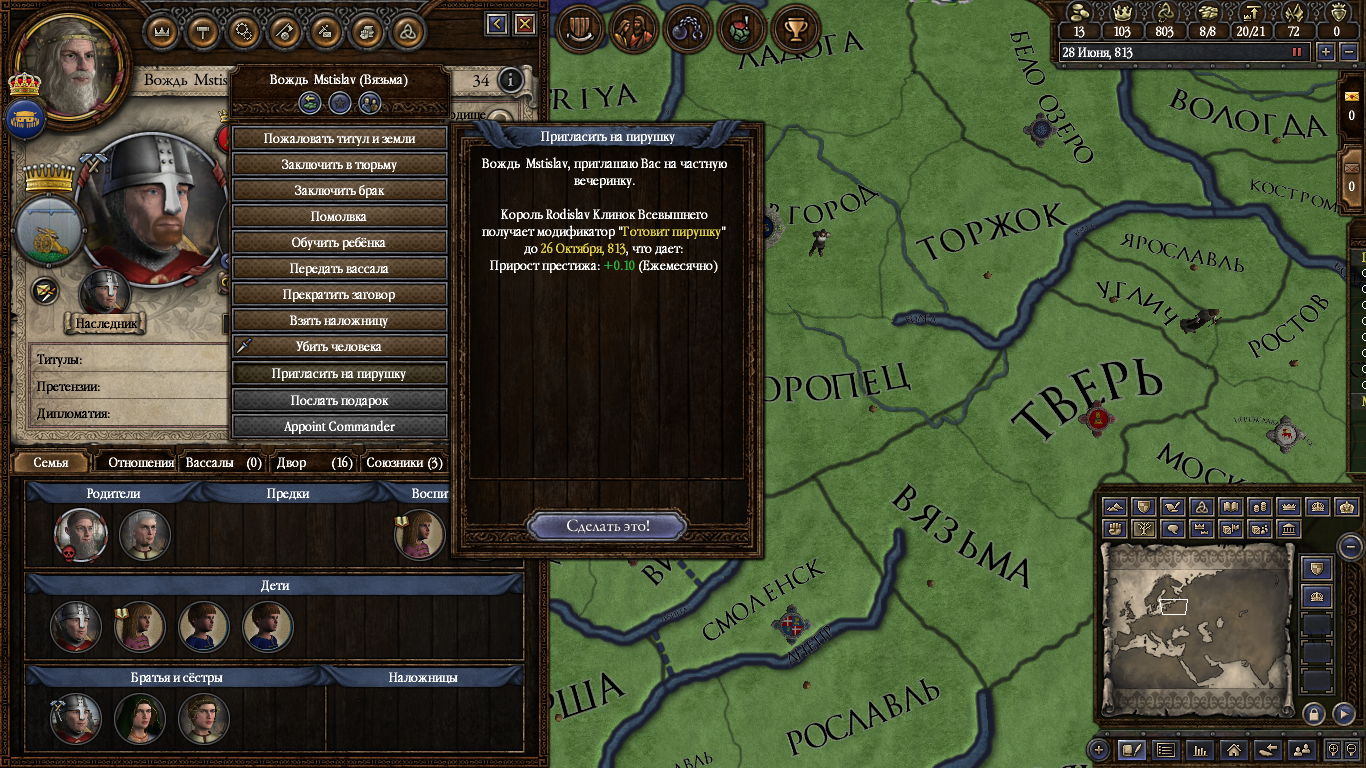
Task: Increase game speed with plus button
Action: pyautogui.click(x=1327, y=52)
